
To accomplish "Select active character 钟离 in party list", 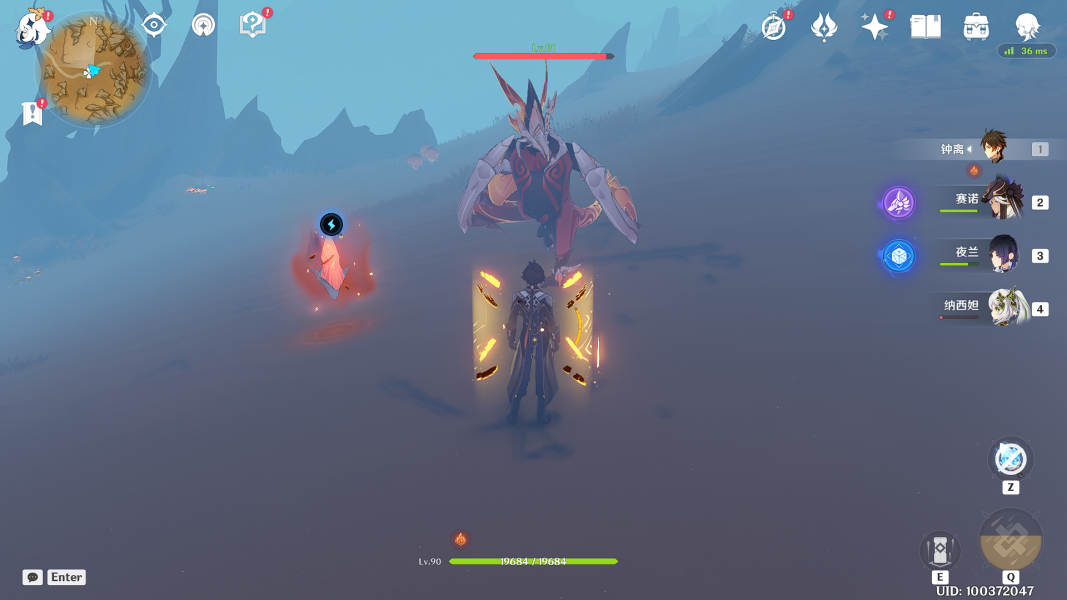I will click(x=992, y=148).
